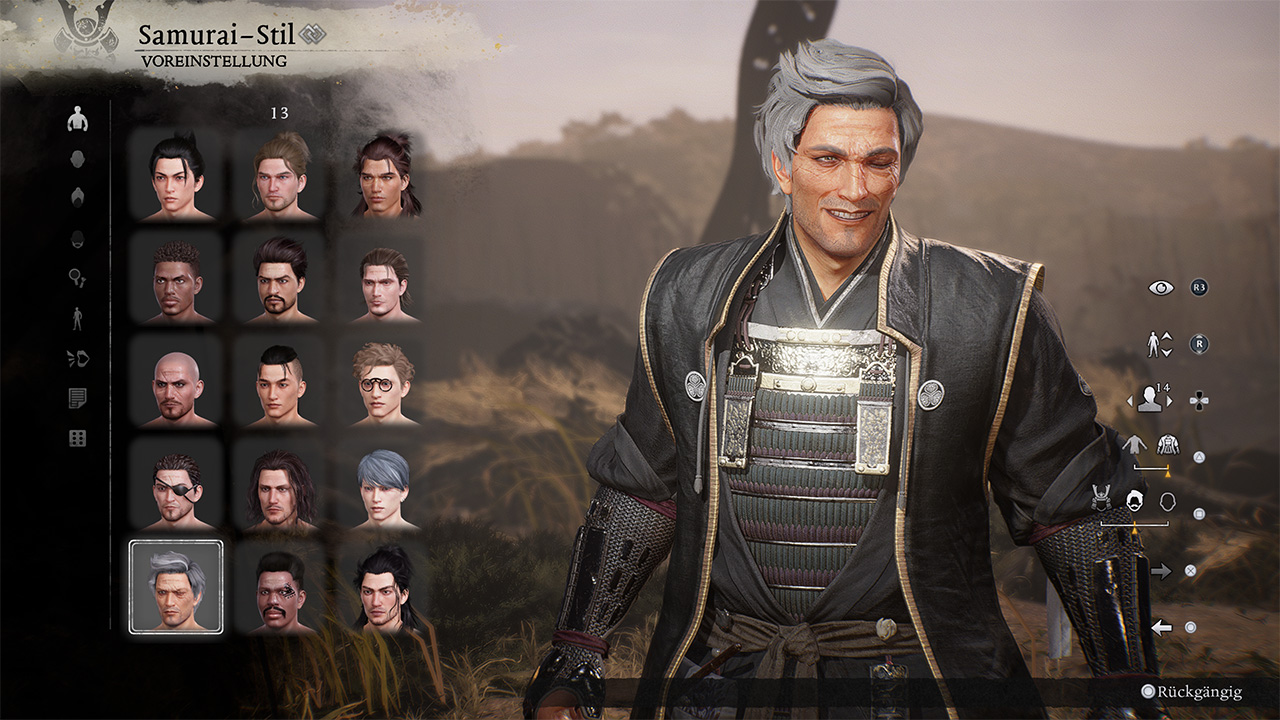
Task: Open the full body figure tab
Action: click(x=77, y=319)
